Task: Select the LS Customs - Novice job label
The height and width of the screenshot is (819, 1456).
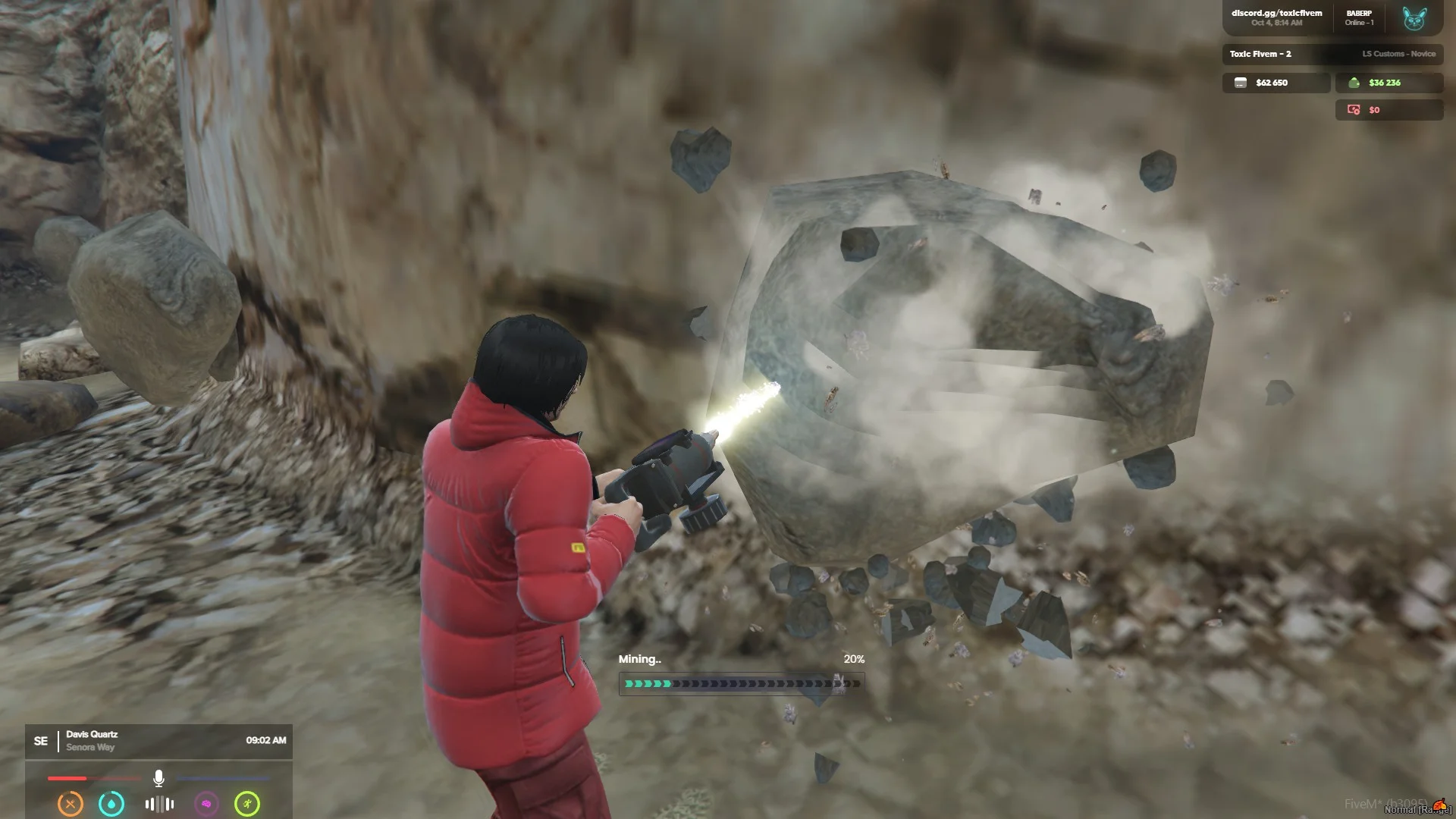Action: coord(1398,54)
